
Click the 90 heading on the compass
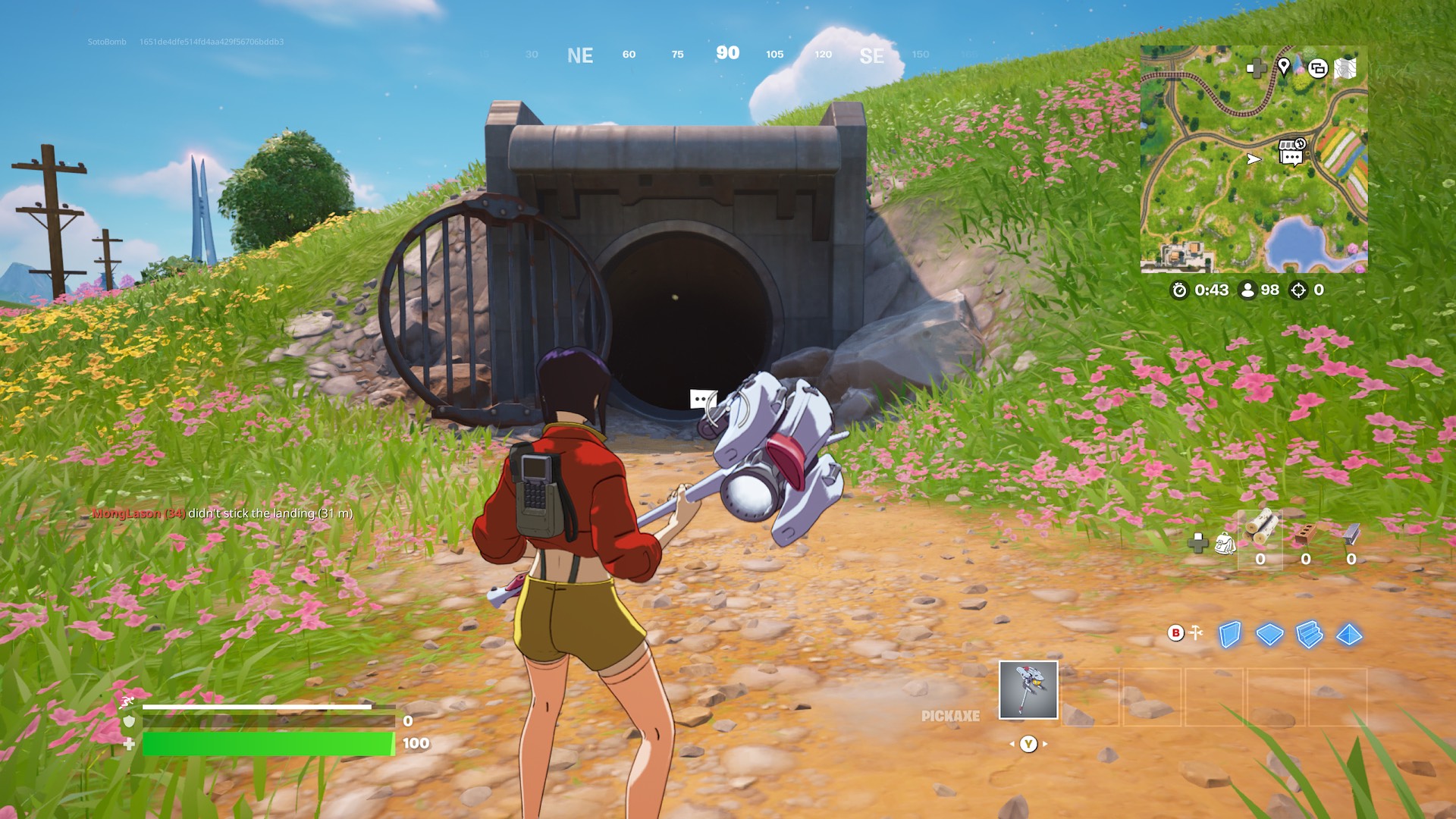click(726, 54)
